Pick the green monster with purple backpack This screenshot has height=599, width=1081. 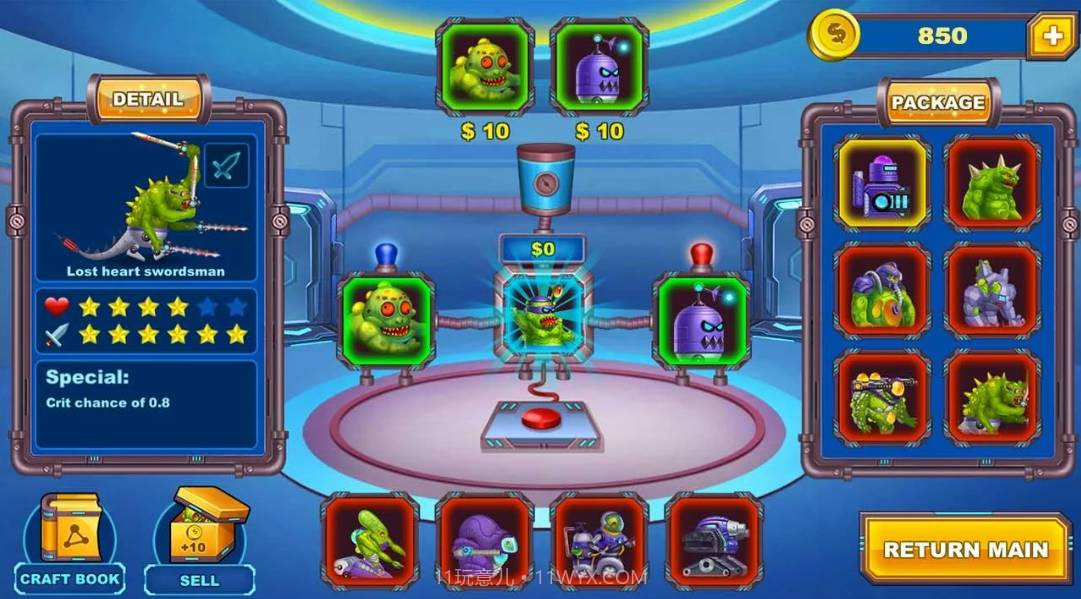tap(883, 291)
